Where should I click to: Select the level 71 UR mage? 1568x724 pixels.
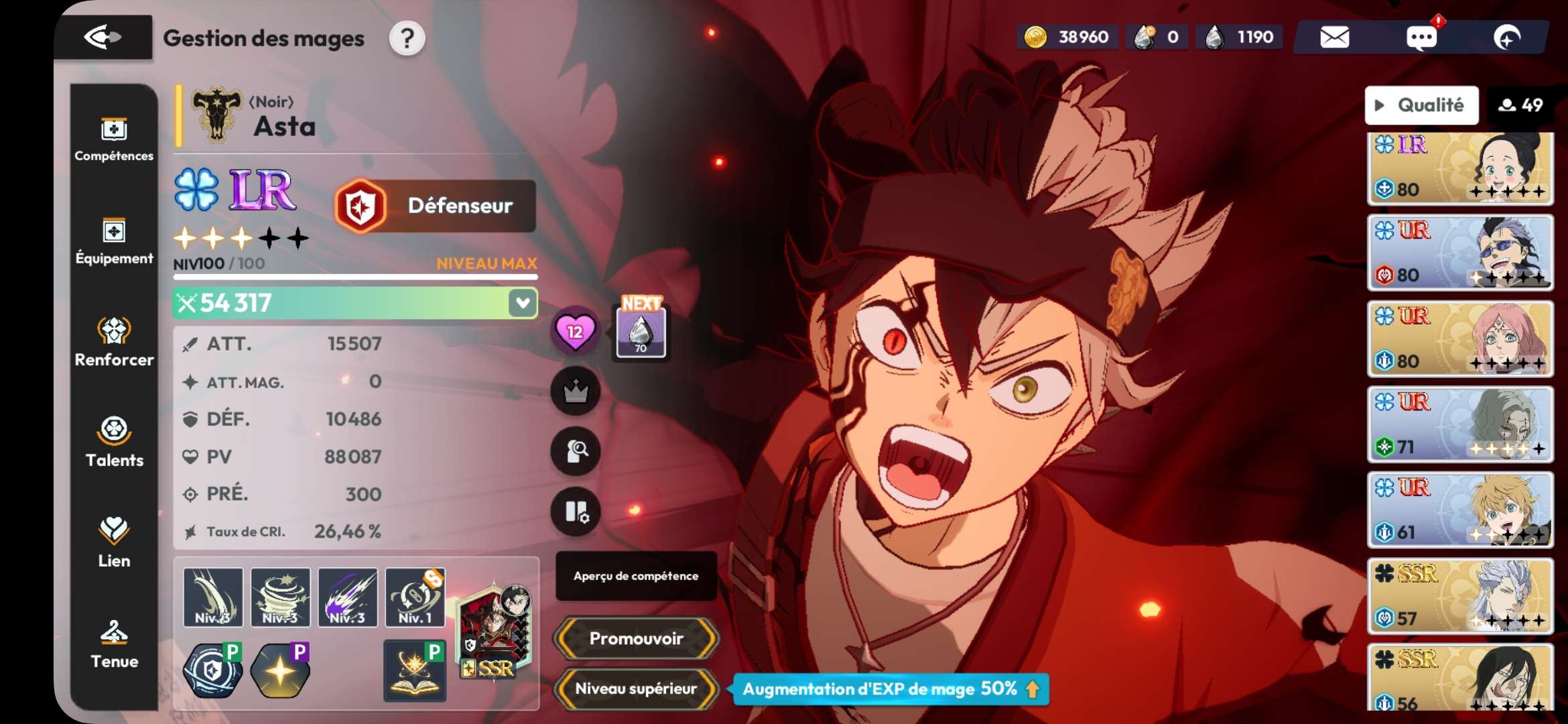coord(1460,424)
